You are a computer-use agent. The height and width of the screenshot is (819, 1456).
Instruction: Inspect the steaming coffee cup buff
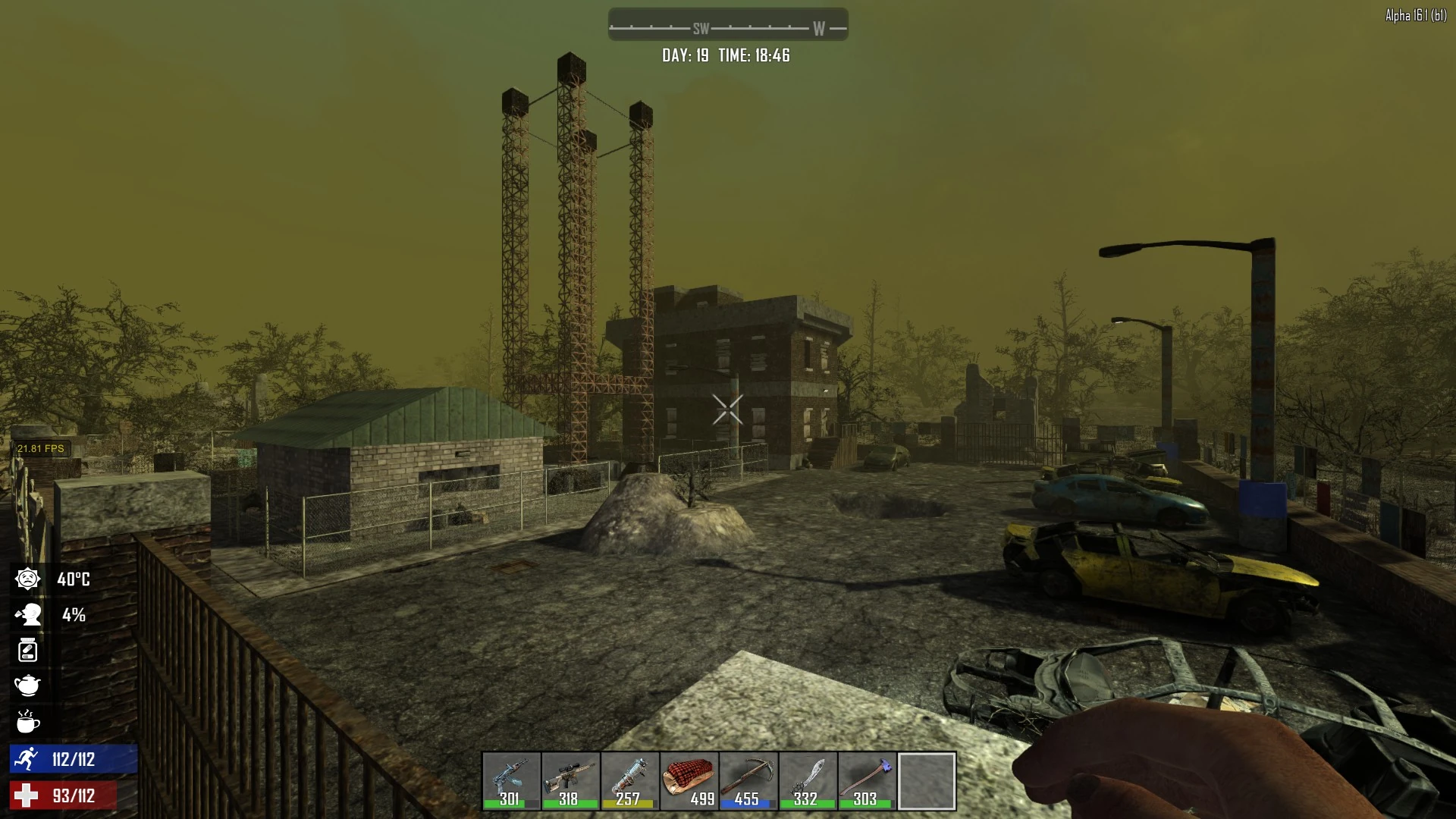click(x=28, y=721)
